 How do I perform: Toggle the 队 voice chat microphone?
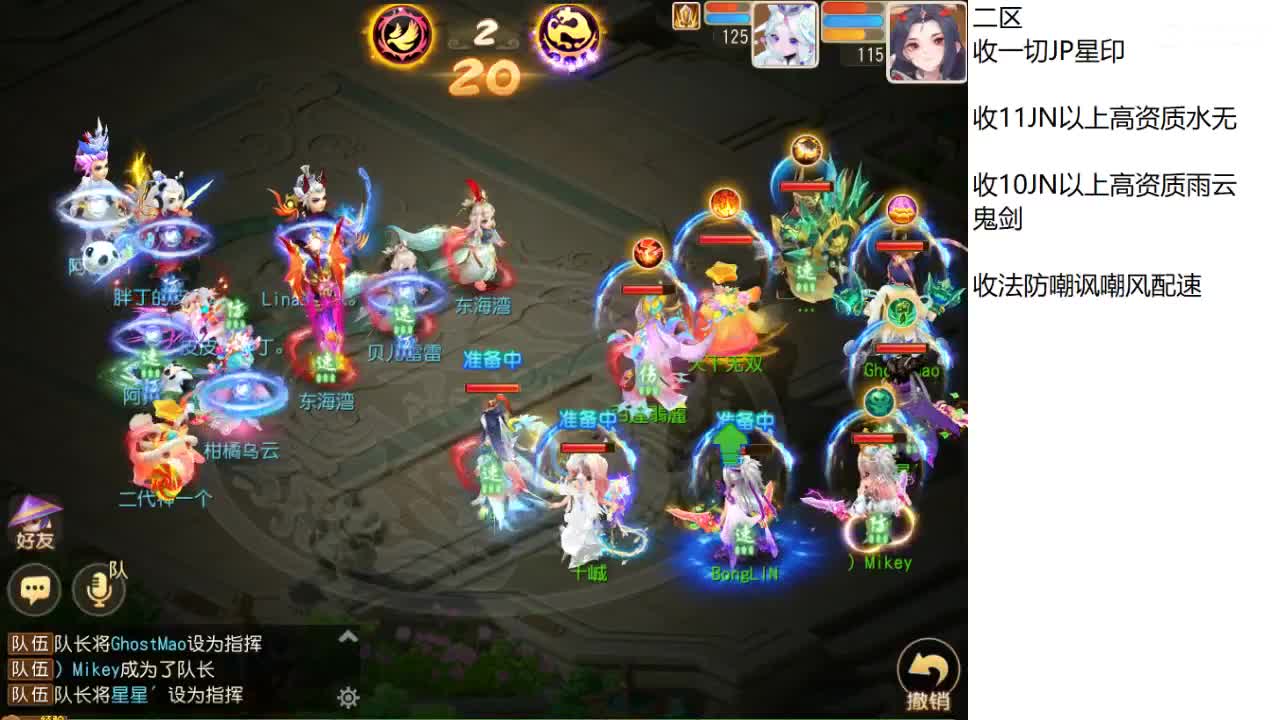(x=96, y=590)
